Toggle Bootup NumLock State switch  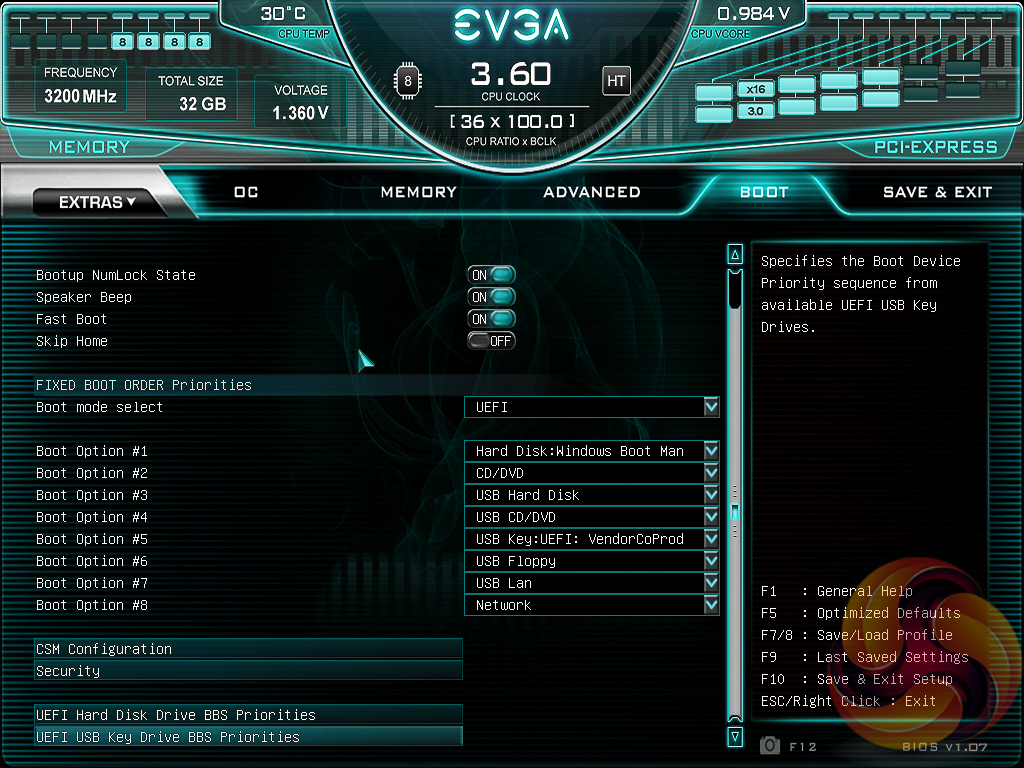[x=491, y=275]
